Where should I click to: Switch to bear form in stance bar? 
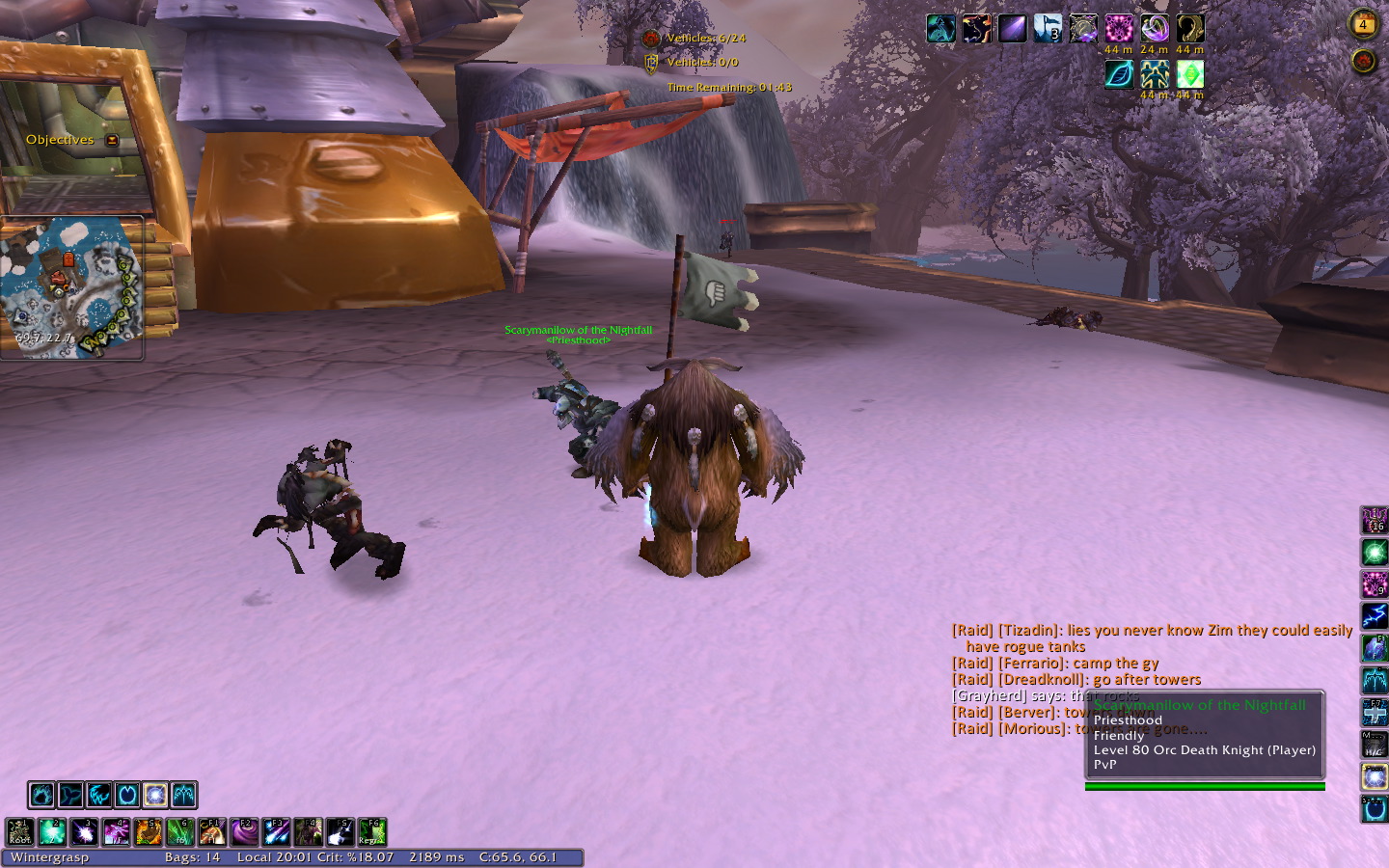(x=41, y=795)
